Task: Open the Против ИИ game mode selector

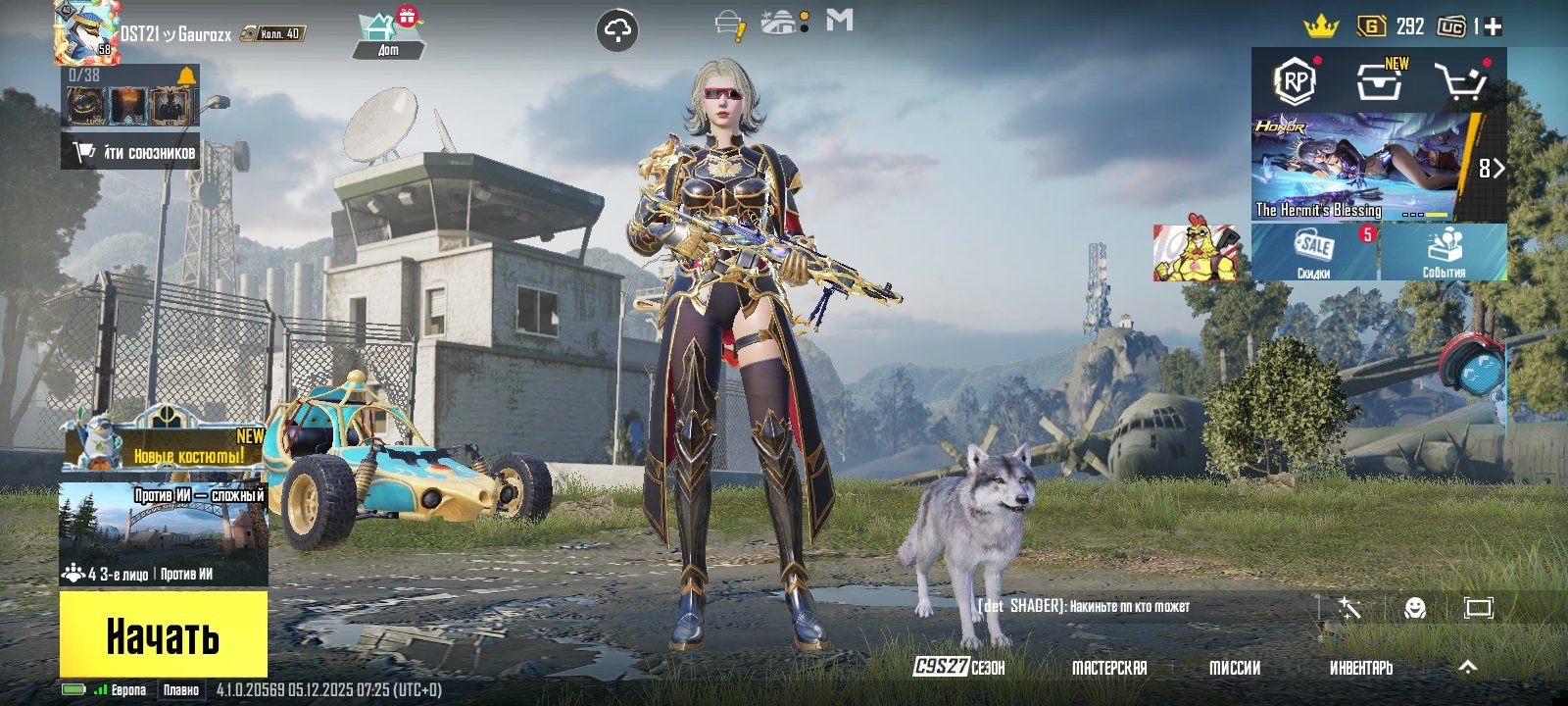Action: (163, 533)
